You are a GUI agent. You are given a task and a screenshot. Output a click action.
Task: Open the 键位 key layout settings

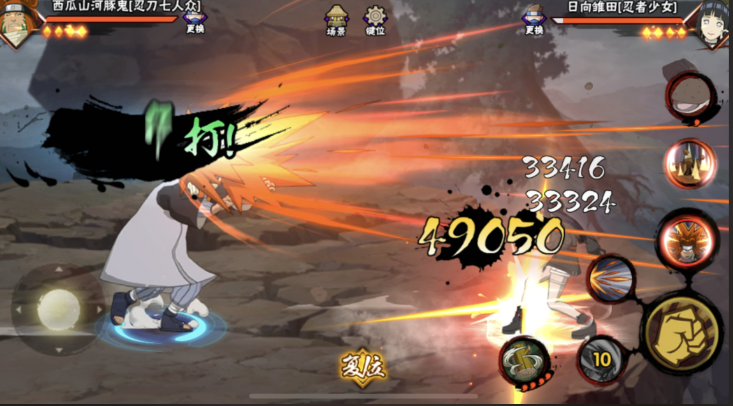click(x=376, y=20)
